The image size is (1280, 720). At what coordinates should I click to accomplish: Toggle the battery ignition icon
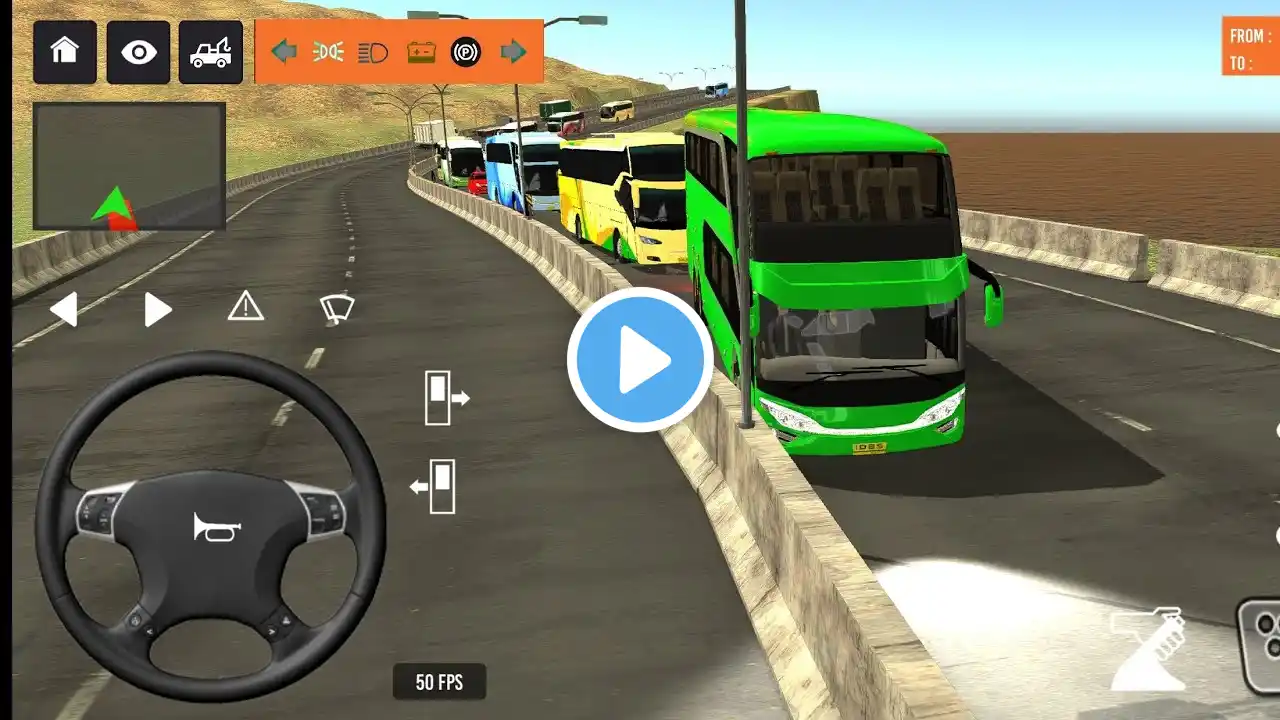[x=421, y=52]
